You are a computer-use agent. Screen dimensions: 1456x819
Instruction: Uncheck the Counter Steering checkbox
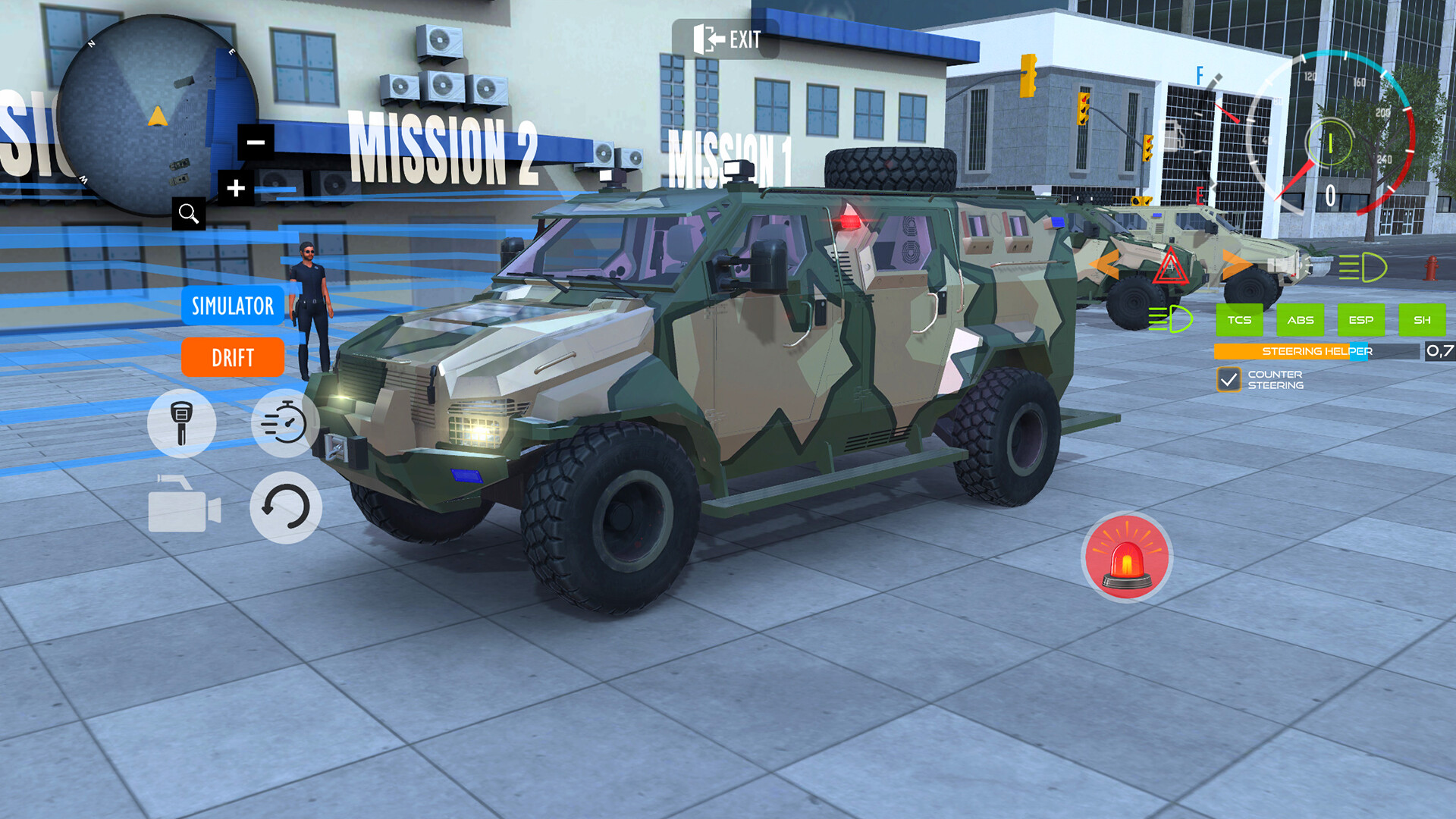click(1228, 378)
